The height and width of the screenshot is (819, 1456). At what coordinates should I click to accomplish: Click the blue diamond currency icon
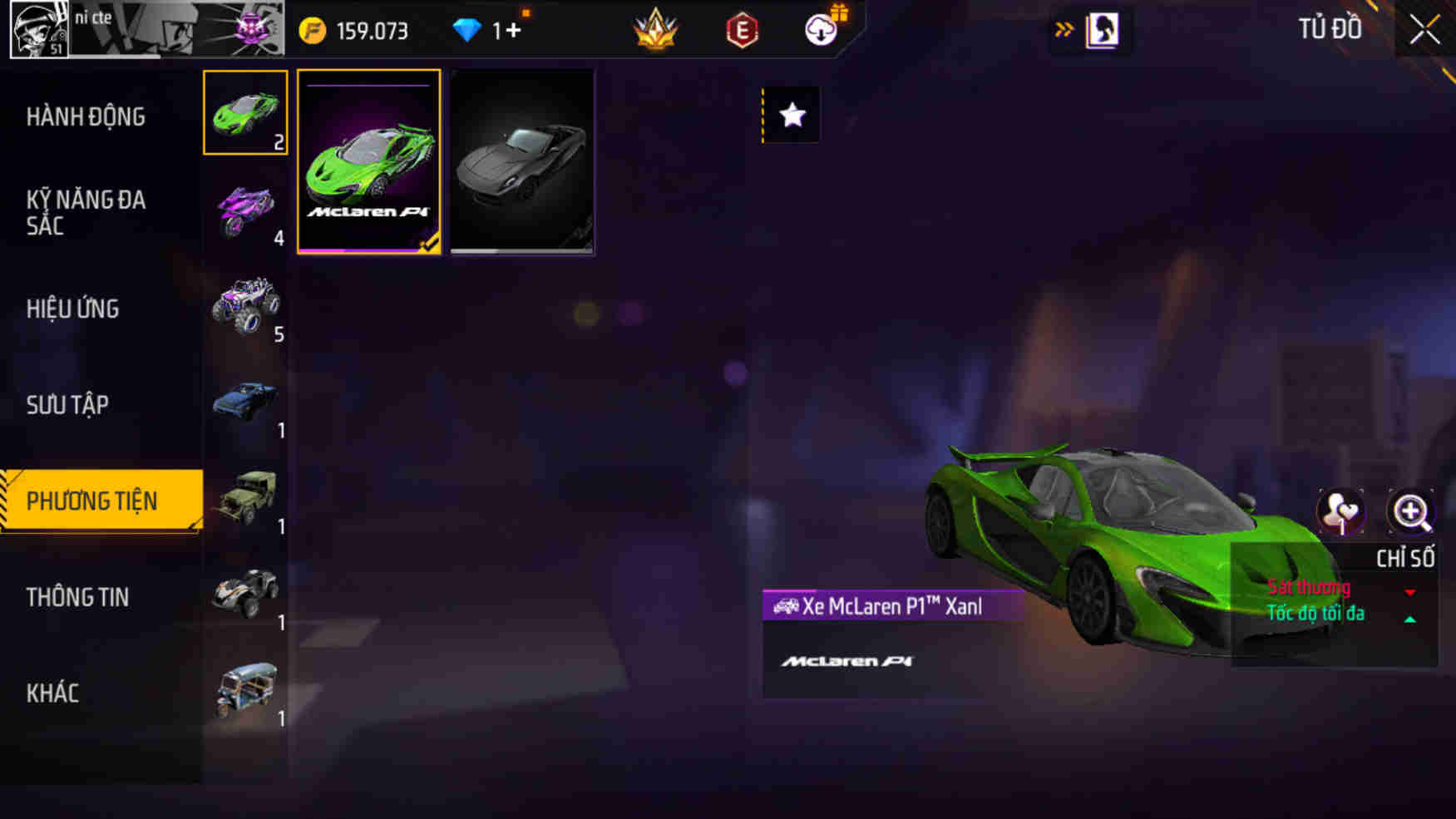pyautogui.click(x=471, y=29)
